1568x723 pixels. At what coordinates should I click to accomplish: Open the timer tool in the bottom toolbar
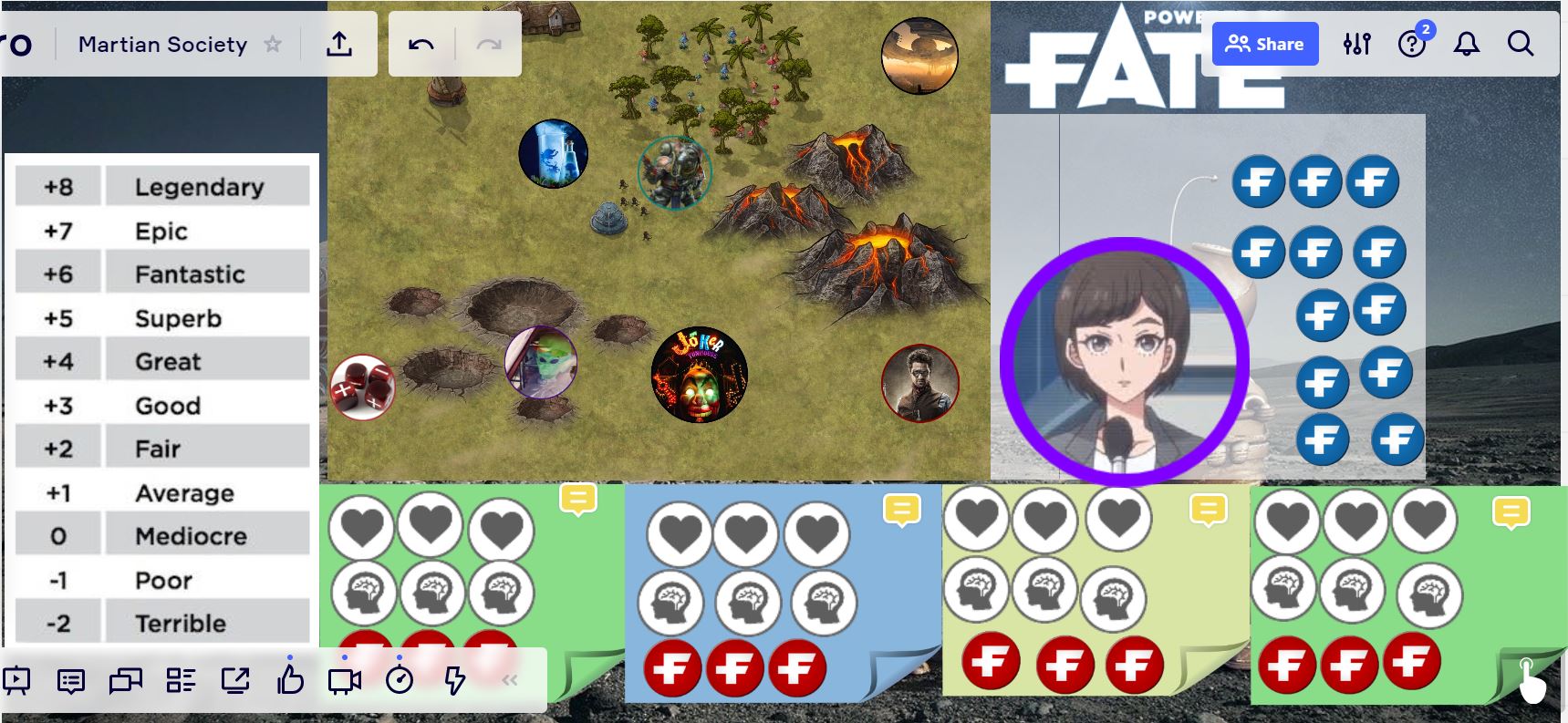[400, 679]
